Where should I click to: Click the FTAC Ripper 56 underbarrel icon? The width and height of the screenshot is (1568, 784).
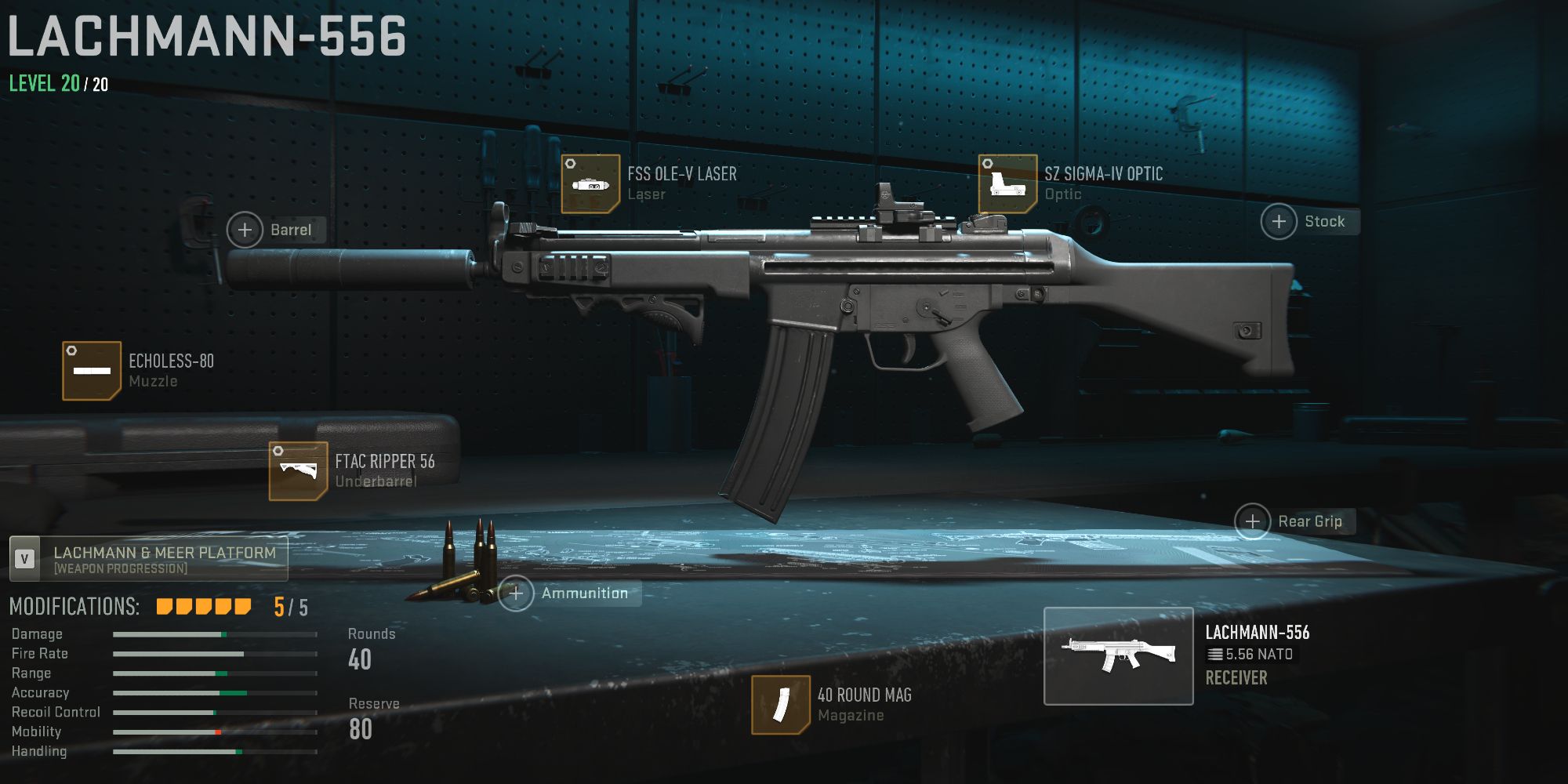coord(299,471)
